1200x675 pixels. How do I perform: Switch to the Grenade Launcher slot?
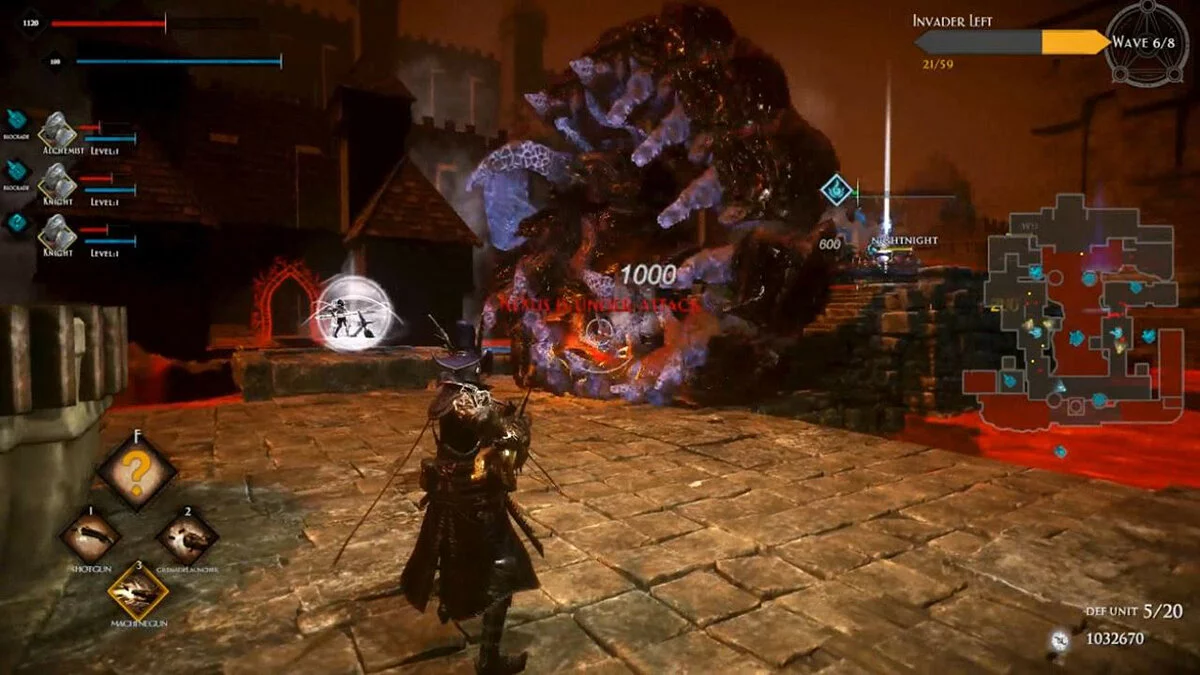click(x=187, y=536)
